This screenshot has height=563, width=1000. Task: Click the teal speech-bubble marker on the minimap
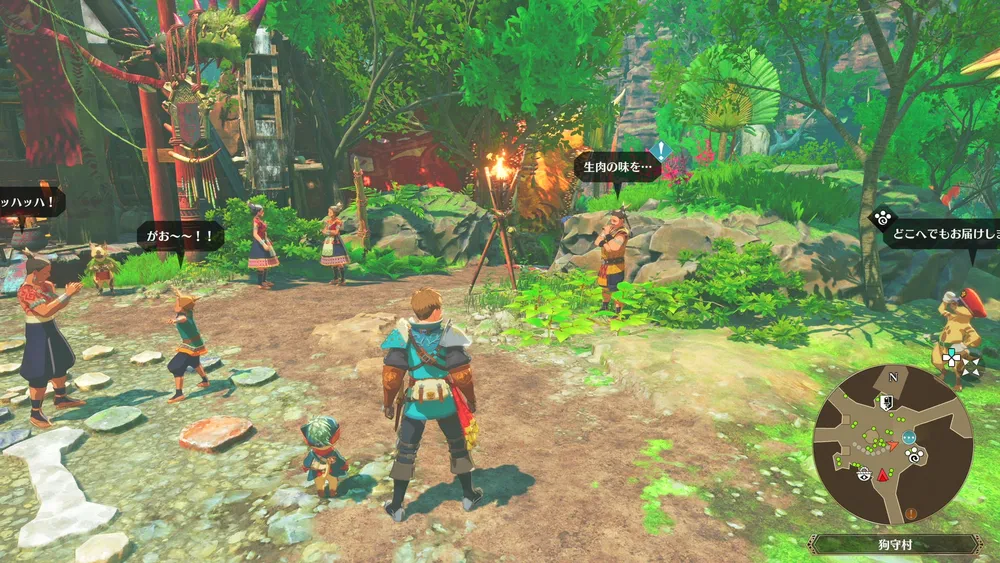tap(908, 437)
